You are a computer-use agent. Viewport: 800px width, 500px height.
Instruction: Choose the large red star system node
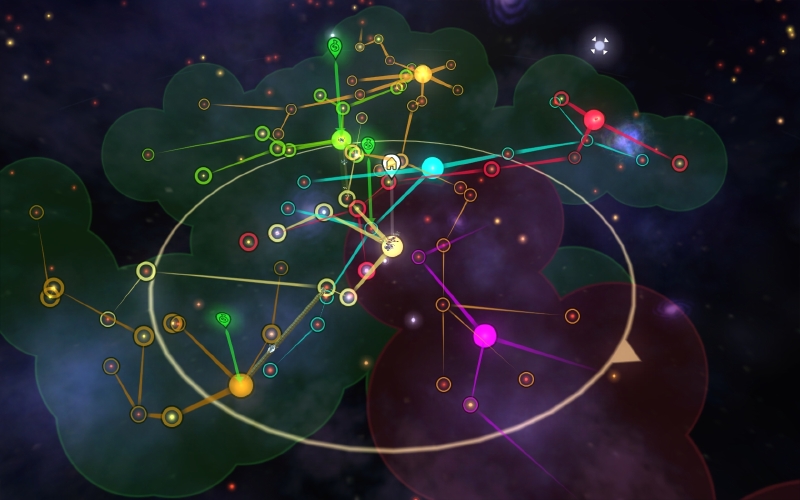tap(594, 120)
